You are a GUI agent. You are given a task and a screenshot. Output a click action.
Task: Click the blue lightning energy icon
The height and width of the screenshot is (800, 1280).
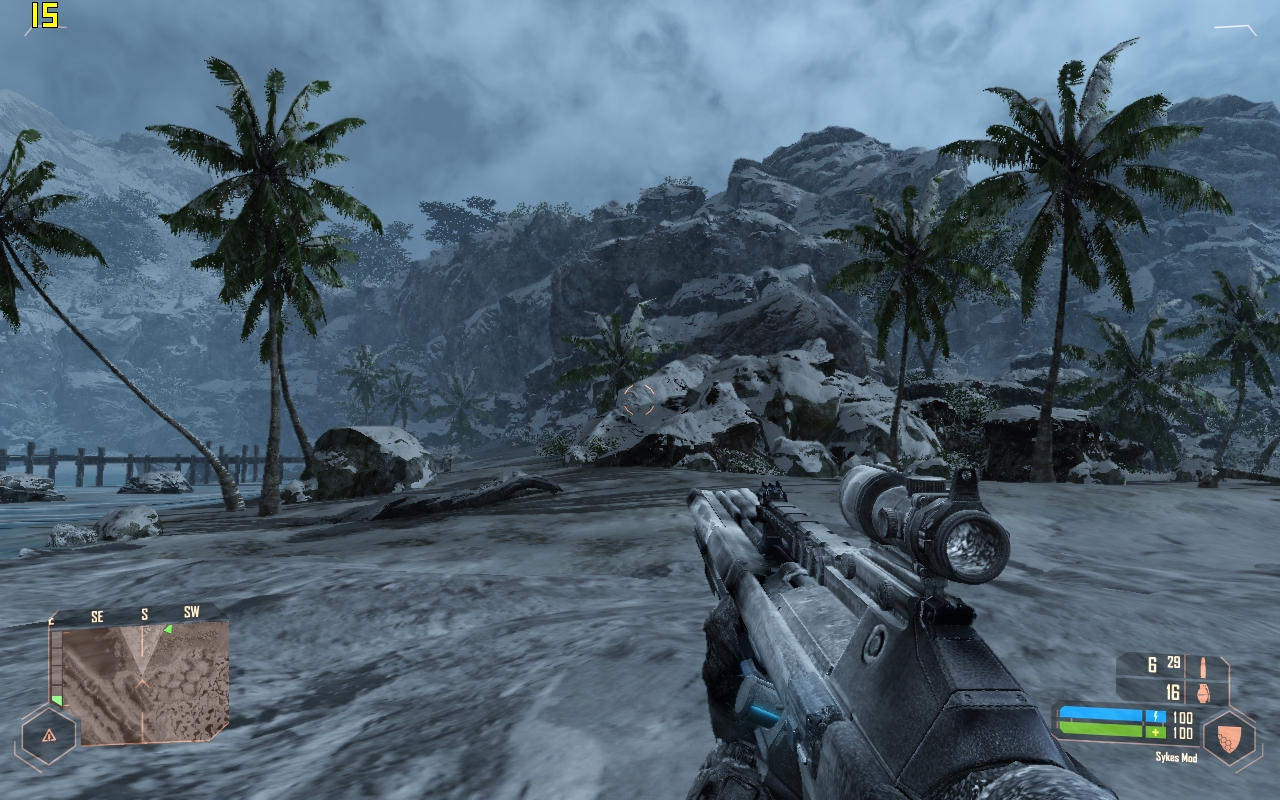click(x=1156, y=716)
